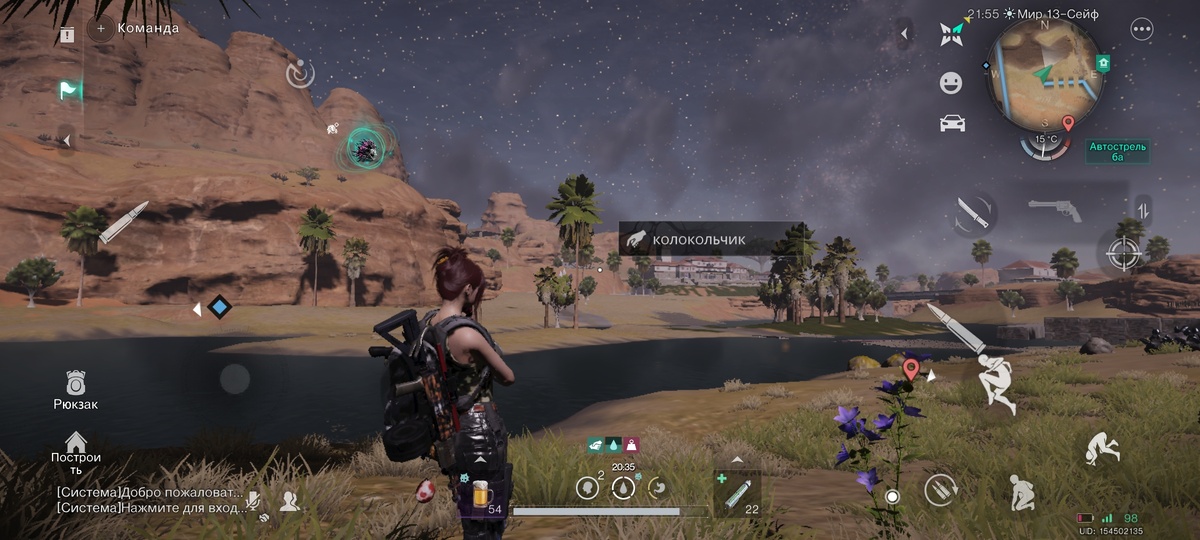Tap the reload ammo button
Image resolution: width=1200 pixels, height=540 pixels.
click(x=939, y=490)
